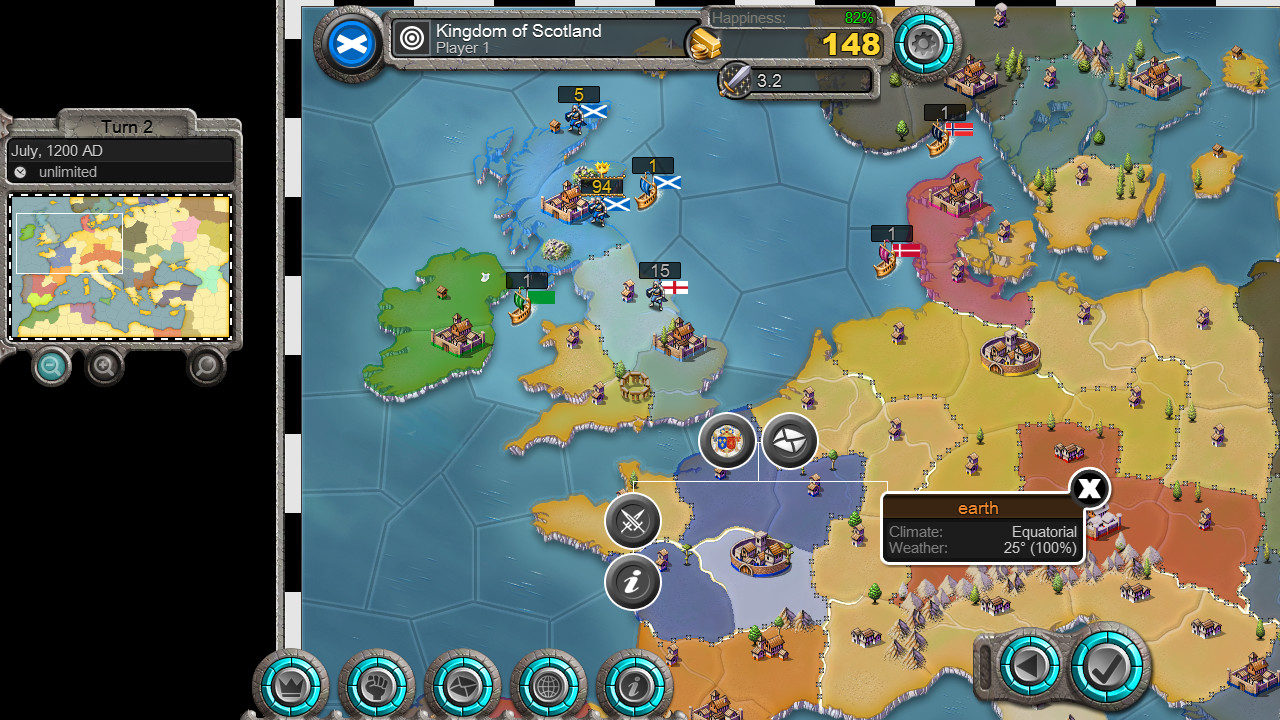Screen dimensions: 1280x720
Task: Open the crown menu in bottom toolbar
Action: 291,686
